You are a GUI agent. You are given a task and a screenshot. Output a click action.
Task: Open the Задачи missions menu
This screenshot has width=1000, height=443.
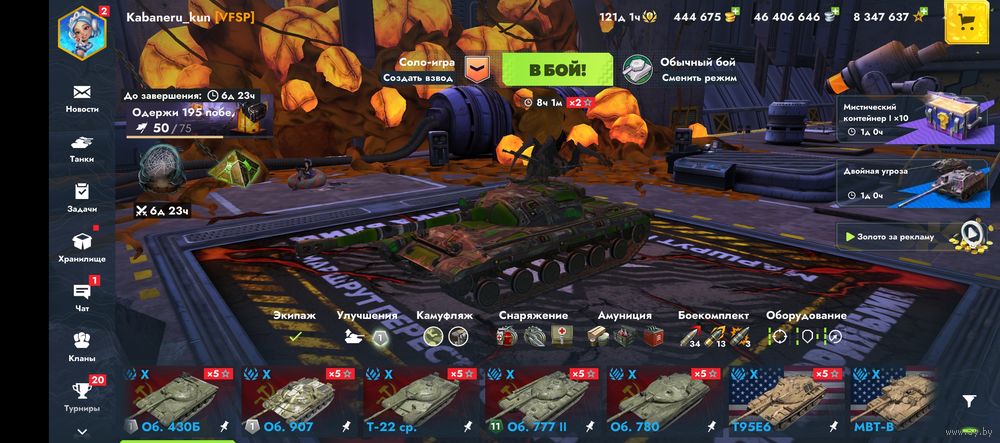tap(82, 198)
